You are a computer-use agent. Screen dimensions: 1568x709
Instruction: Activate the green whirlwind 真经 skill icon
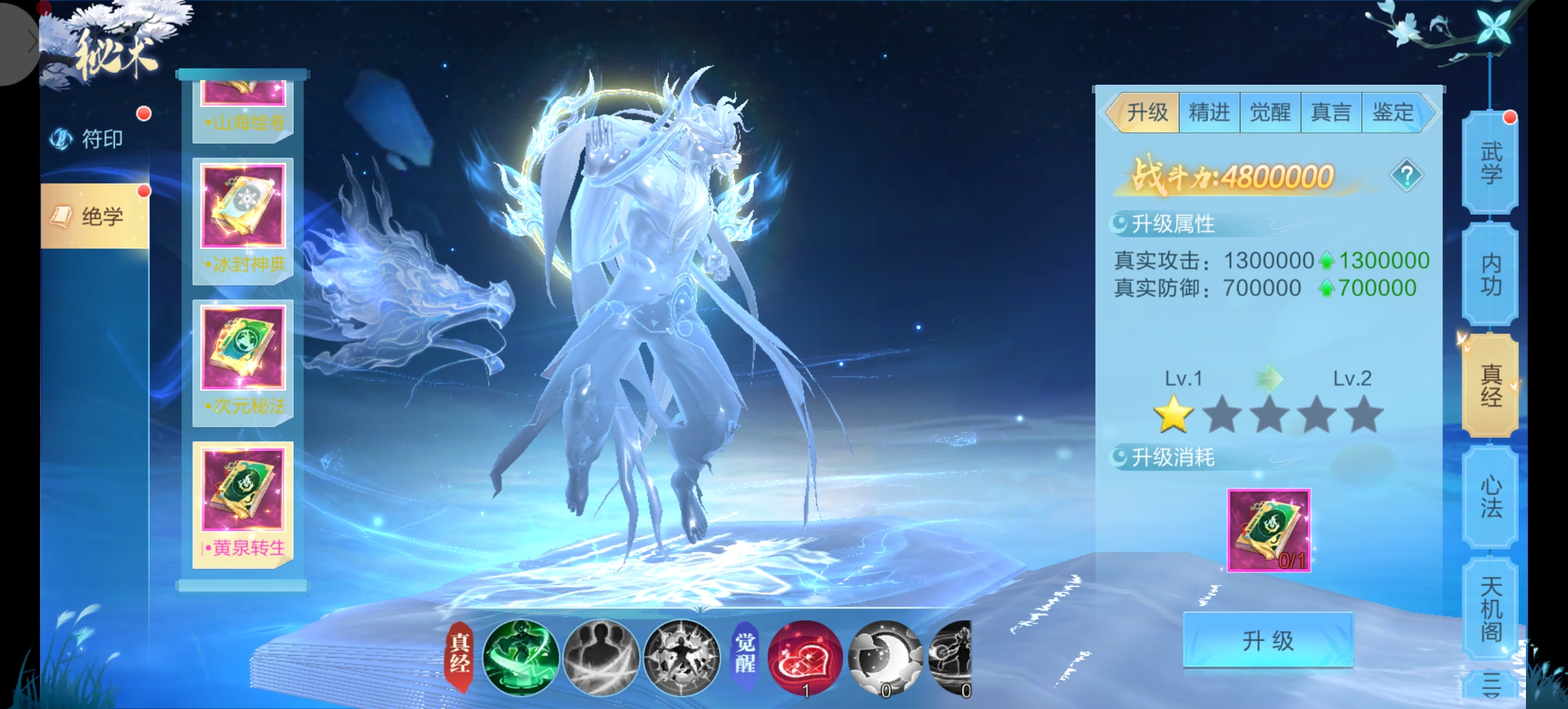pos(521,657)
